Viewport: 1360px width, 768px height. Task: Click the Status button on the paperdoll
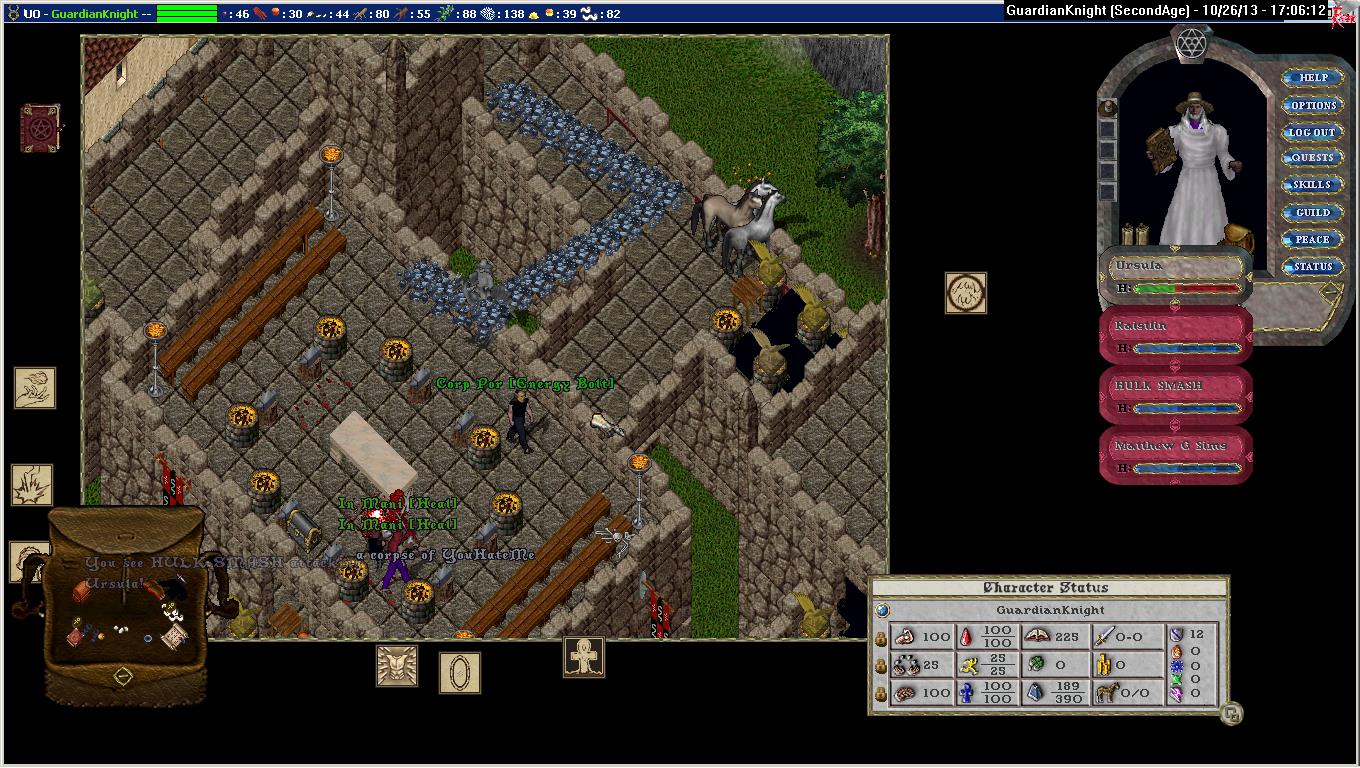click(1312, 266)
